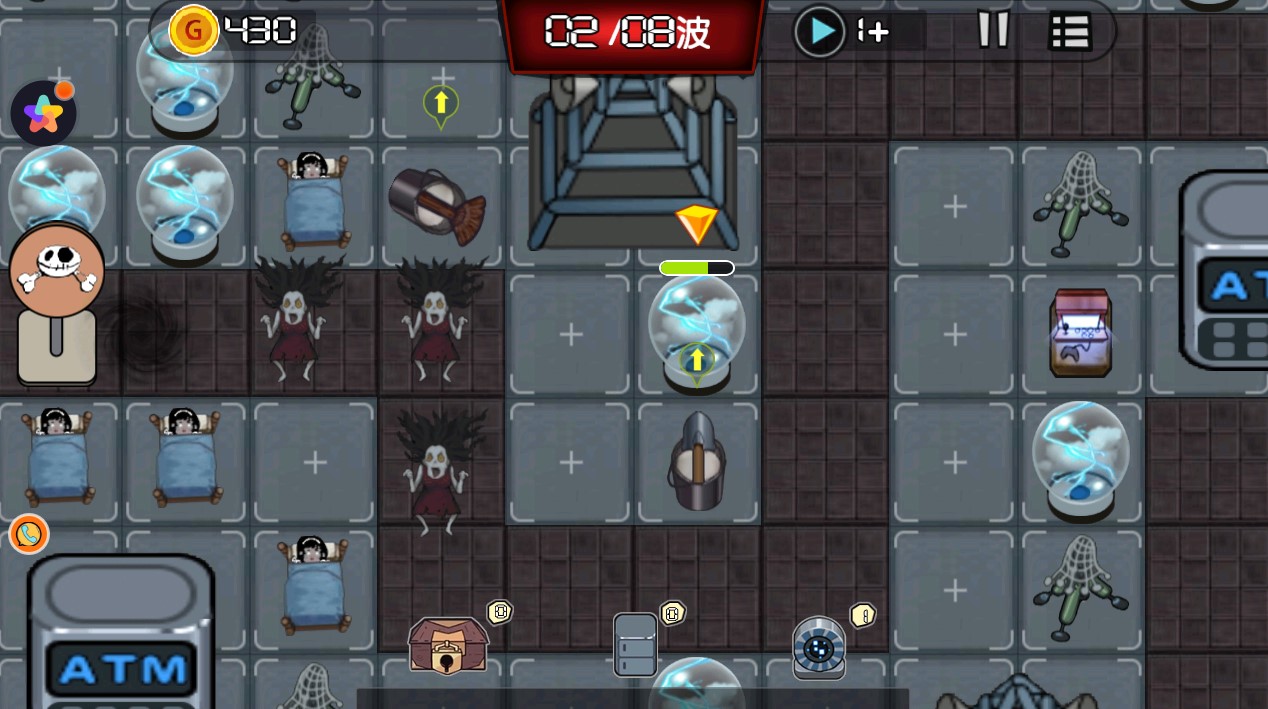This screenshot has height=709, width=1268.
Task: Pause the game
Action: tap(993, 30)
